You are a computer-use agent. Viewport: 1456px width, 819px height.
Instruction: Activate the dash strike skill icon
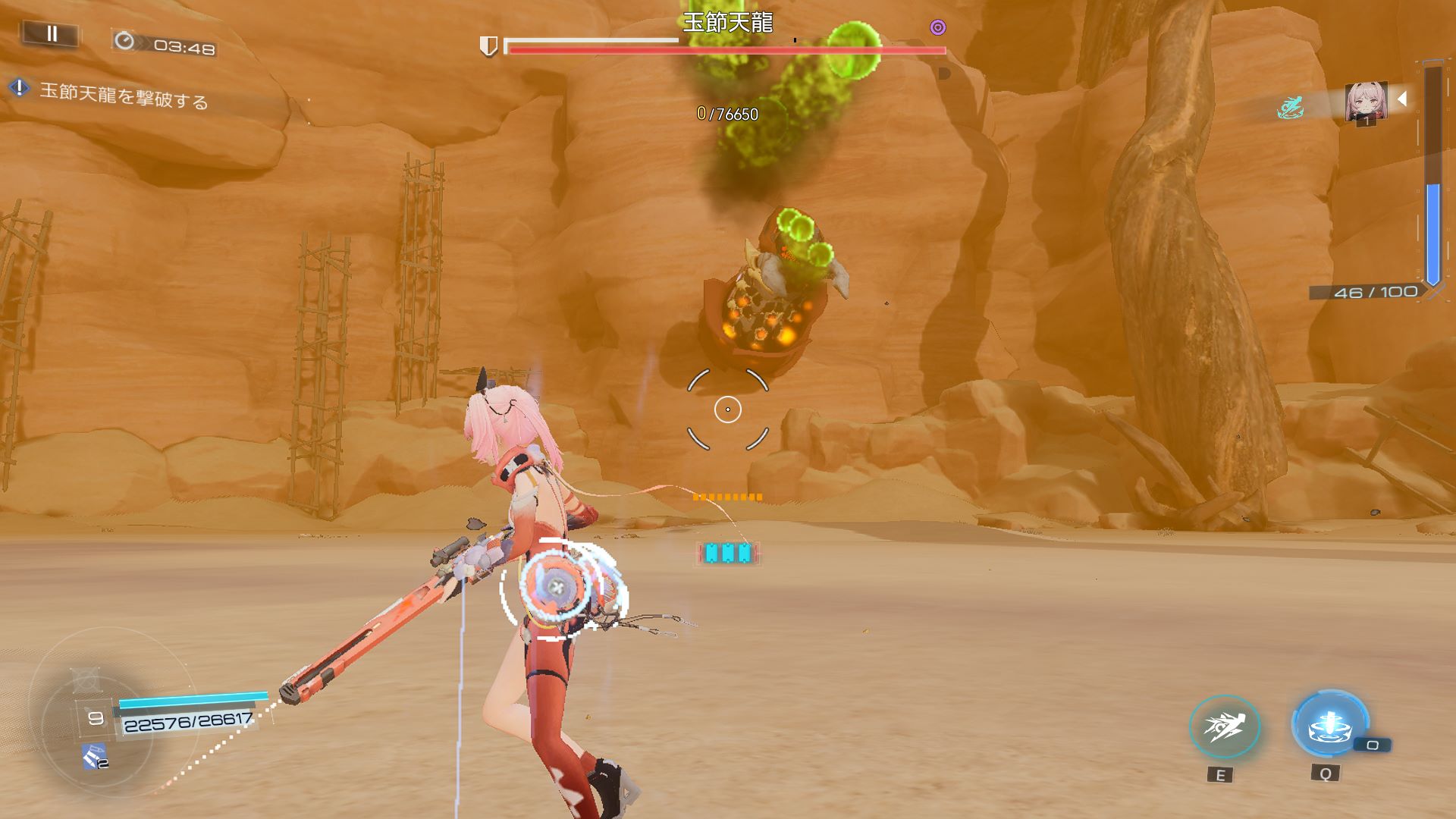pos(1224,727)
